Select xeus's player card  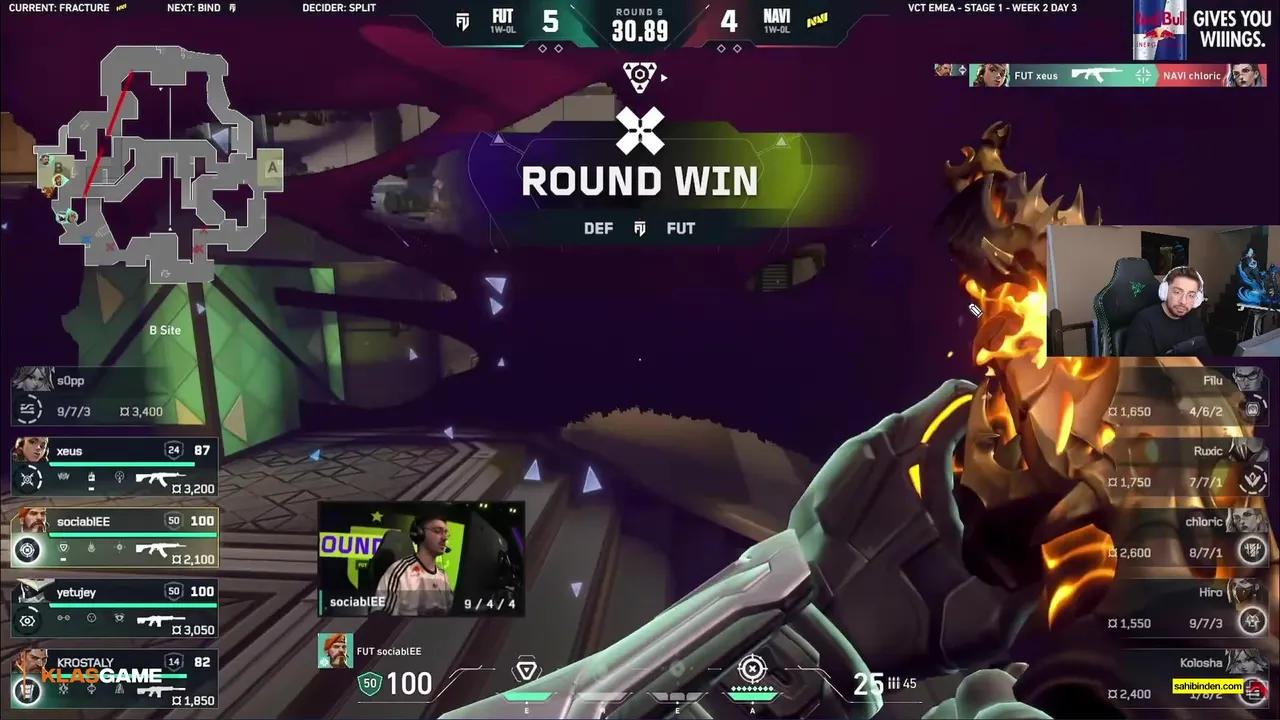[x=115, y=466]
